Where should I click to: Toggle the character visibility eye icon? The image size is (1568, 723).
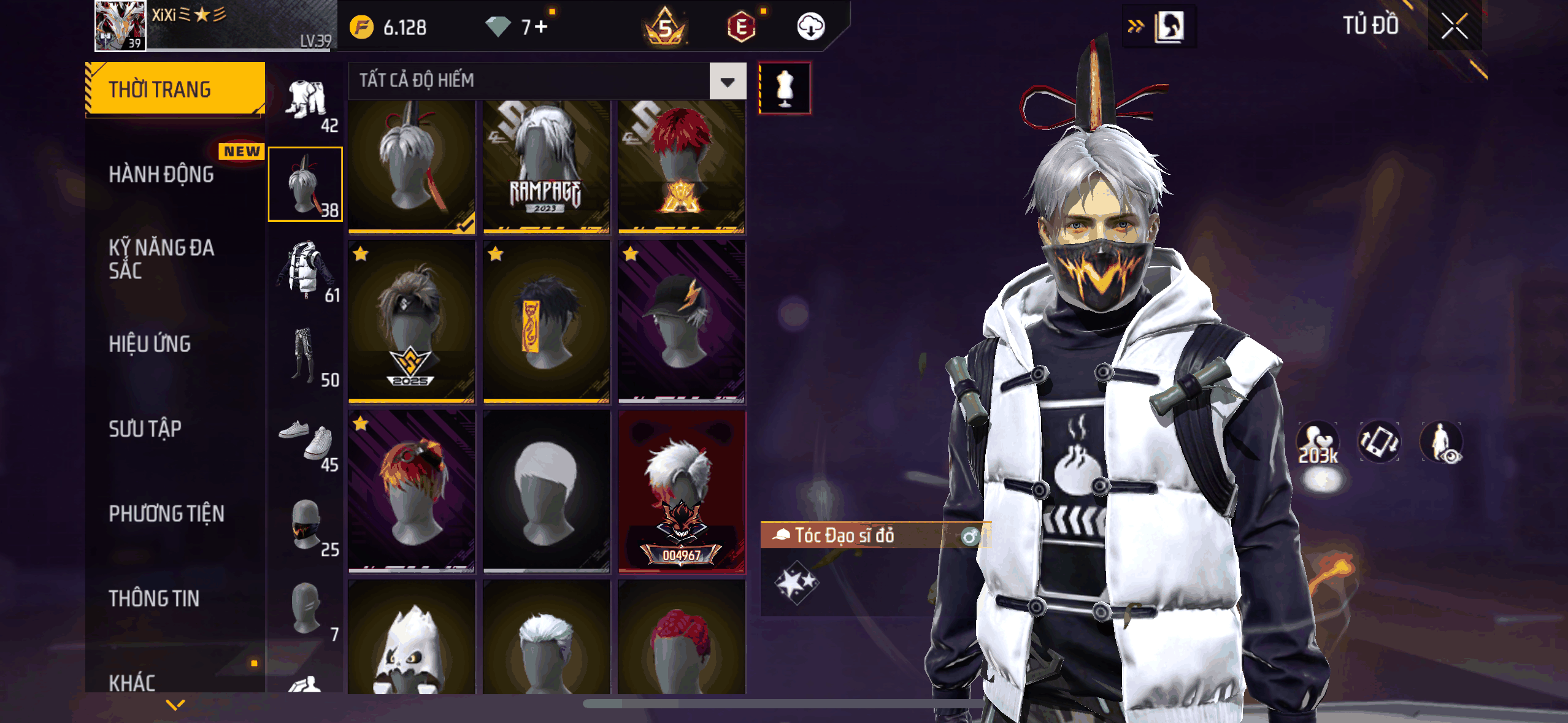coord(1441,442)
